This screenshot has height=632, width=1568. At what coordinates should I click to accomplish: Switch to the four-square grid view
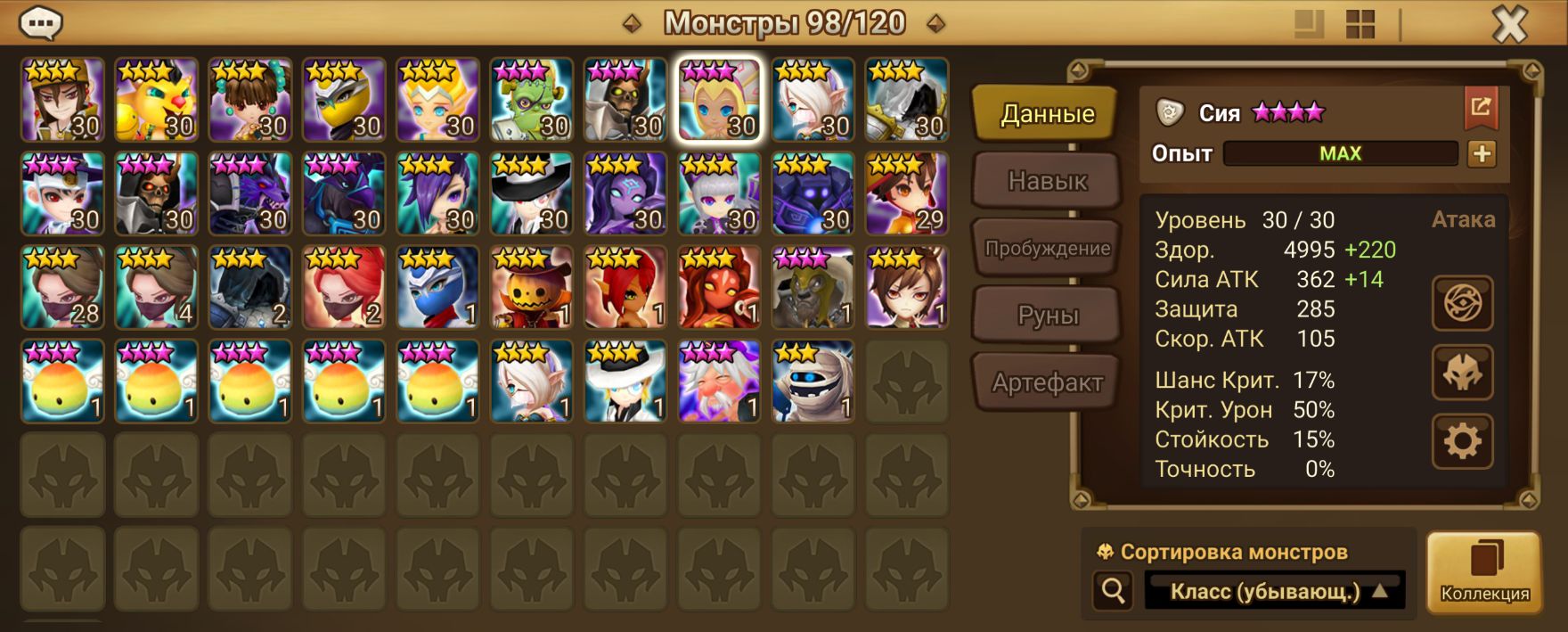tap(1360, 25)
